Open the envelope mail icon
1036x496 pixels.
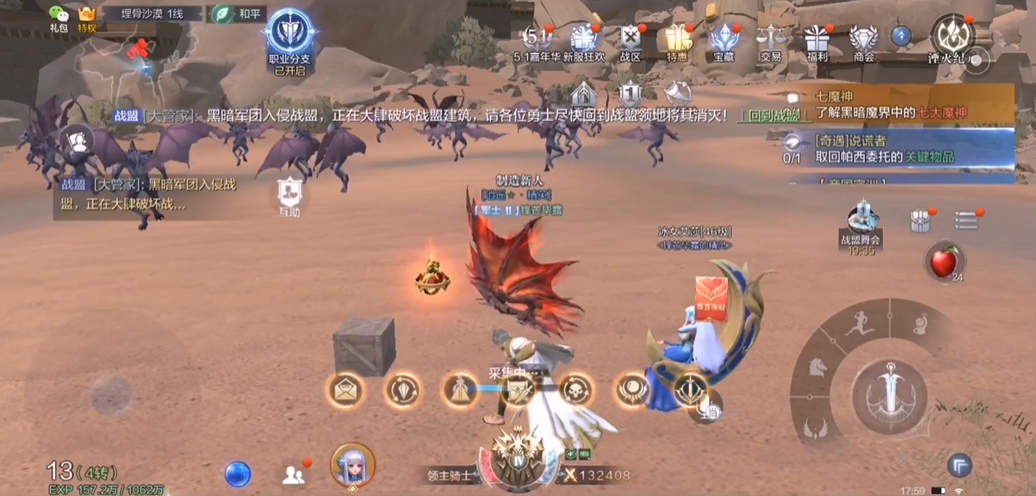(346, 390)
